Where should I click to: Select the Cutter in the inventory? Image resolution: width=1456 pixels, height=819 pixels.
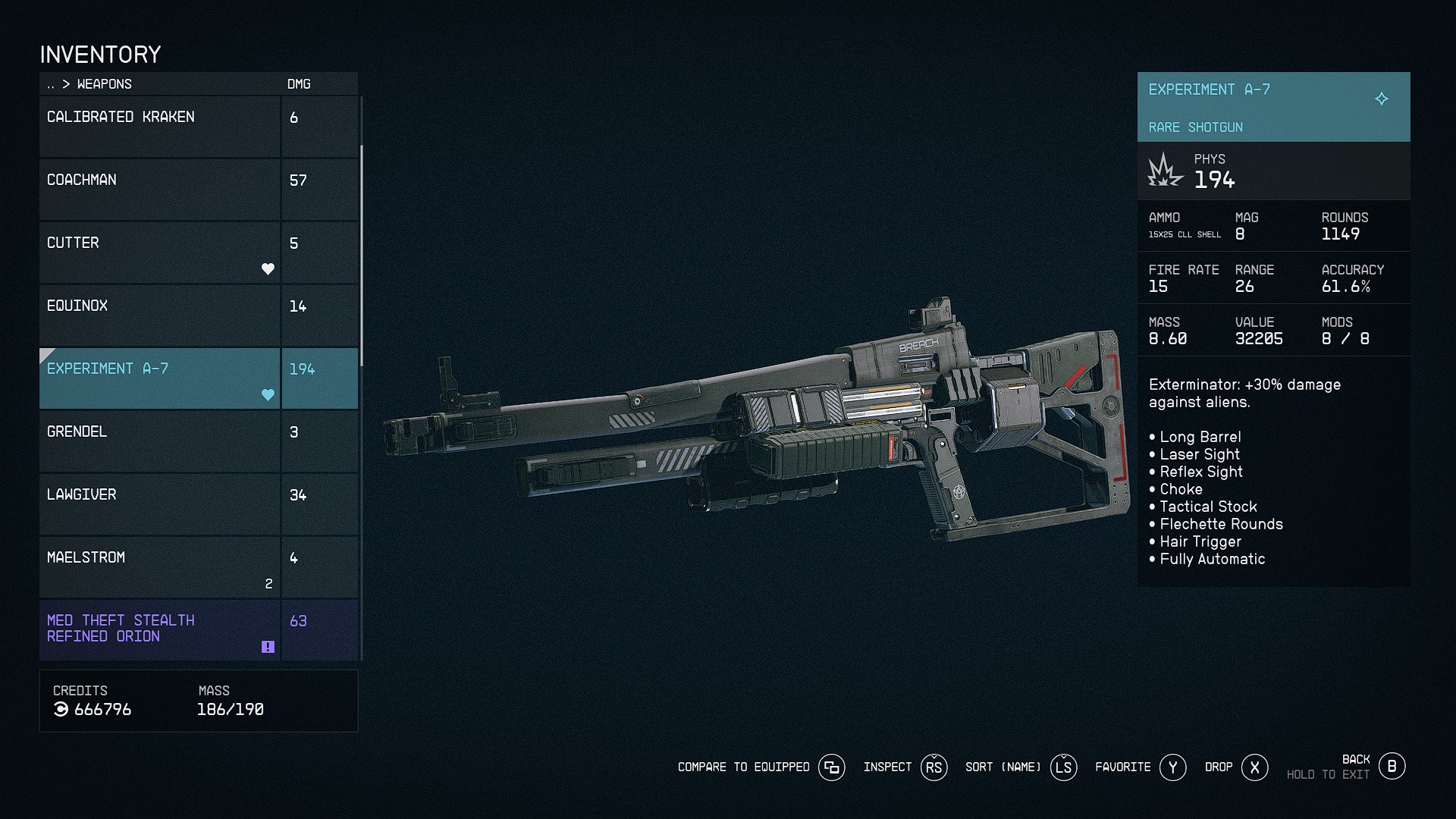(159, 252)
